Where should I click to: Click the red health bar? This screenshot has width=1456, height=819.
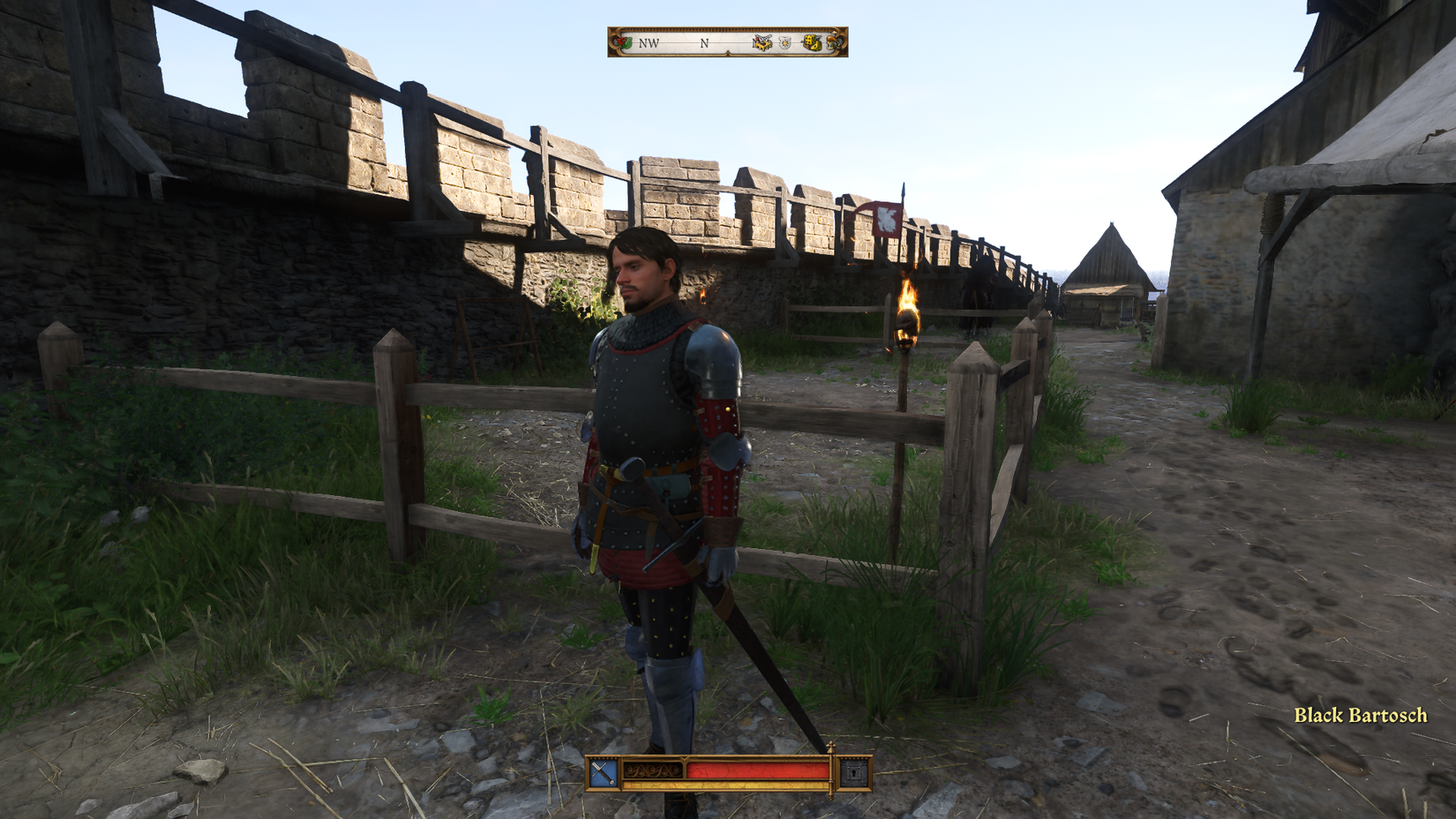759,770
